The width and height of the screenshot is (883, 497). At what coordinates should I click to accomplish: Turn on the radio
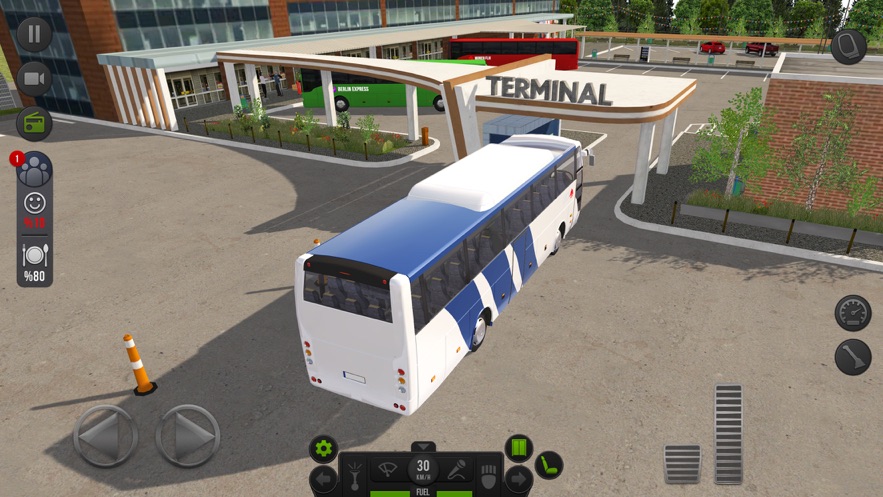coord(34,124)
